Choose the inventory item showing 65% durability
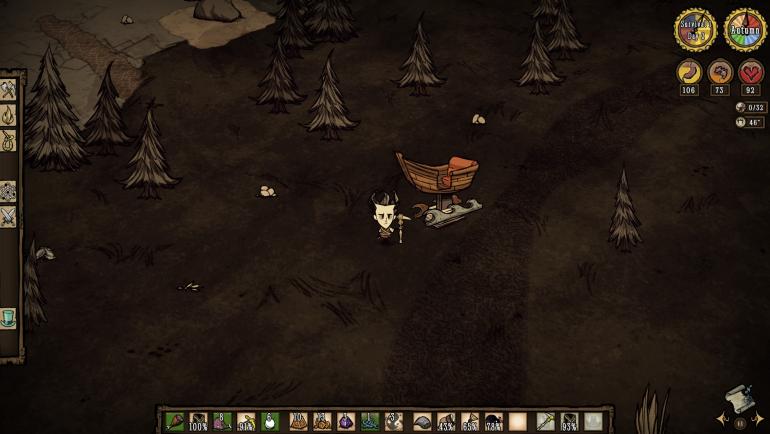770x434 pixels. (470, 421)
